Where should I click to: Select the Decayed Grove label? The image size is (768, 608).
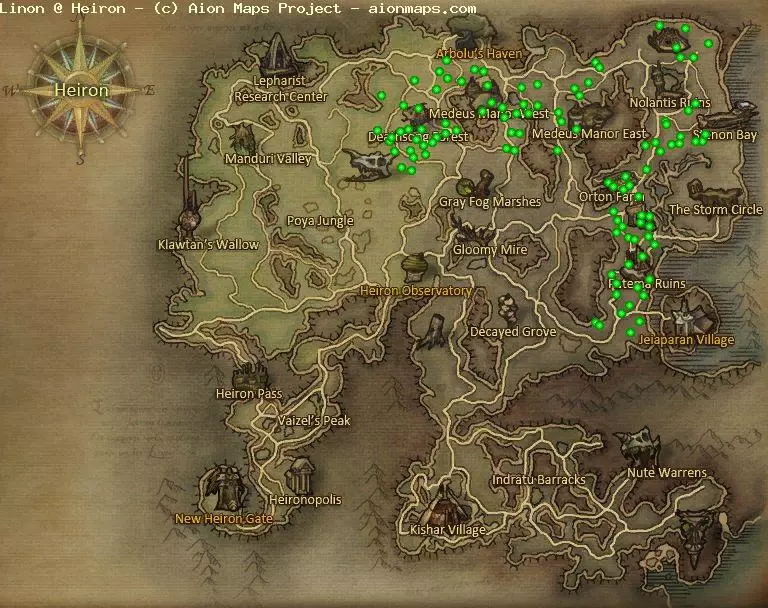(513, 331)
